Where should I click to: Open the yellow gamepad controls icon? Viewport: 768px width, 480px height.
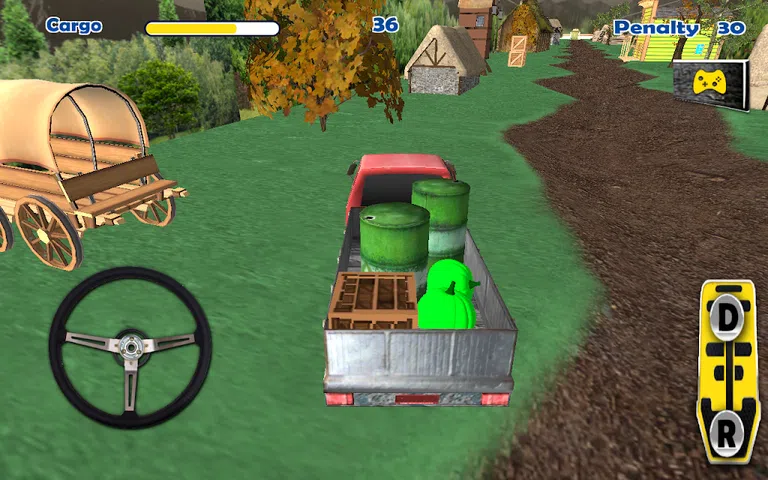[x=710, y=85]
